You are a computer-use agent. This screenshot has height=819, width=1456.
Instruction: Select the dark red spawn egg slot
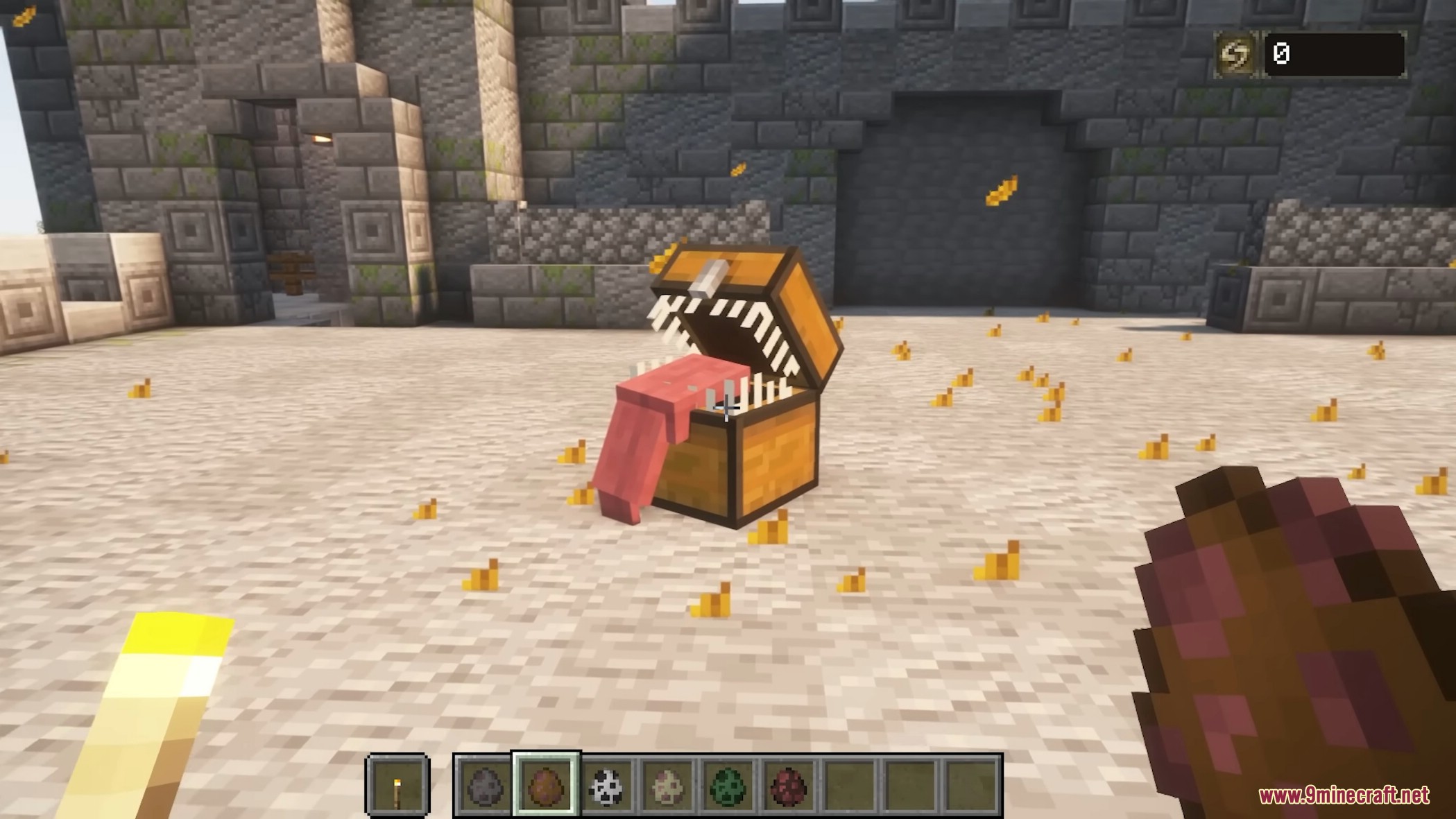tap(789, 786)
